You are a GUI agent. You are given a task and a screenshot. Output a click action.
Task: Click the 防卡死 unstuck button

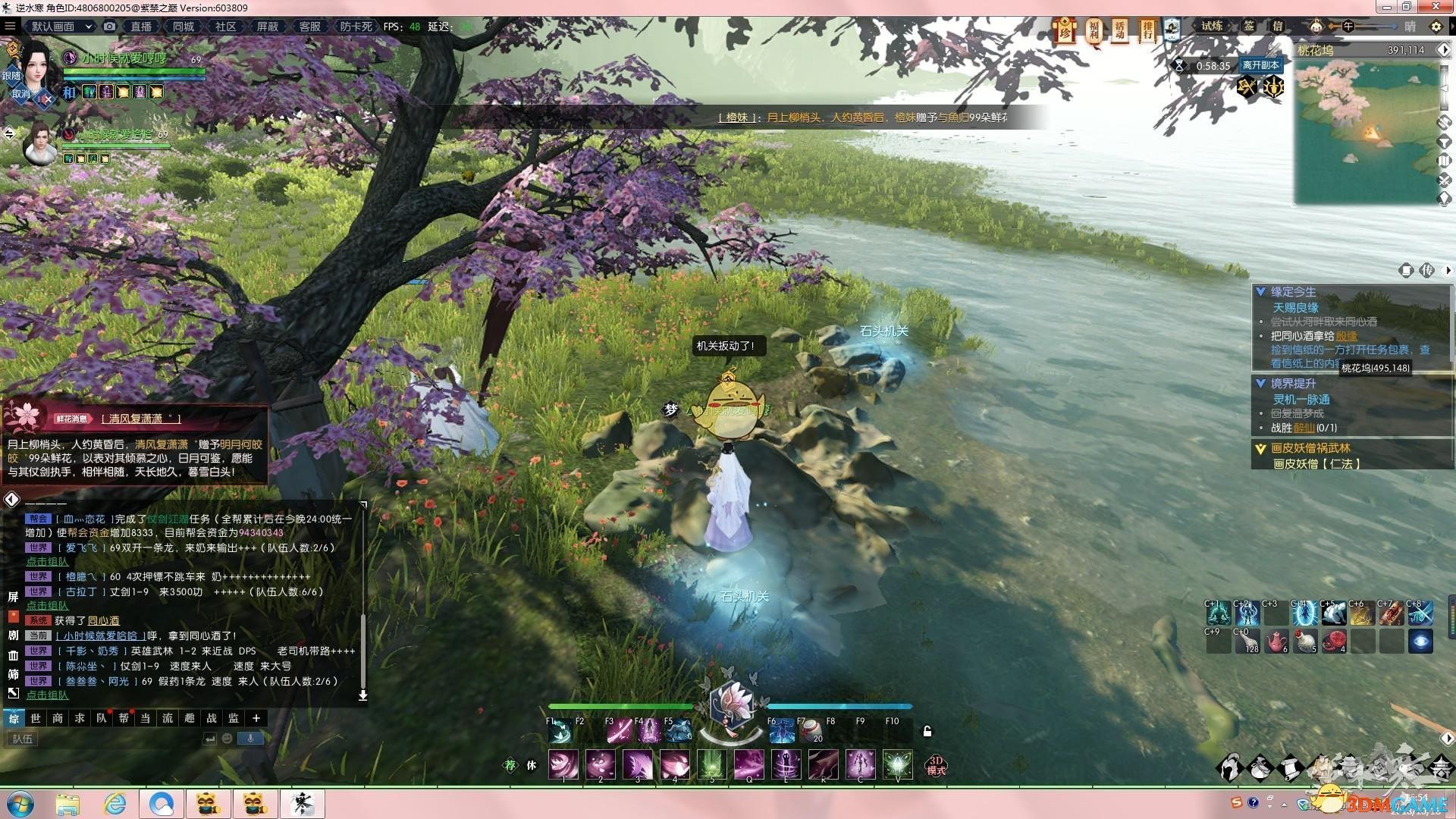point(356,27)
